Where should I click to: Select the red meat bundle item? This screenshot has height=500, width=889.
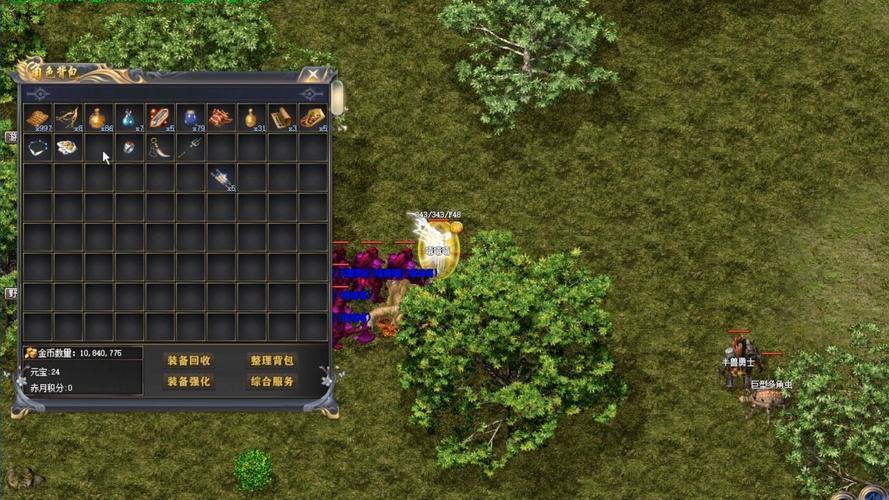click(x=221, y=118)
